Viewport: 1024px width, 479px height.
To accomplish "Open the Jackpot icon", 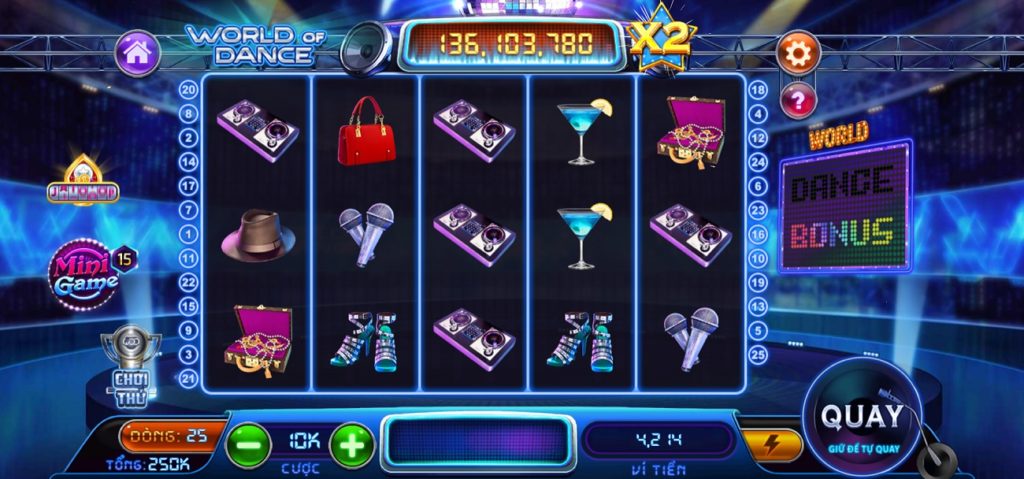I will [83, 183].
